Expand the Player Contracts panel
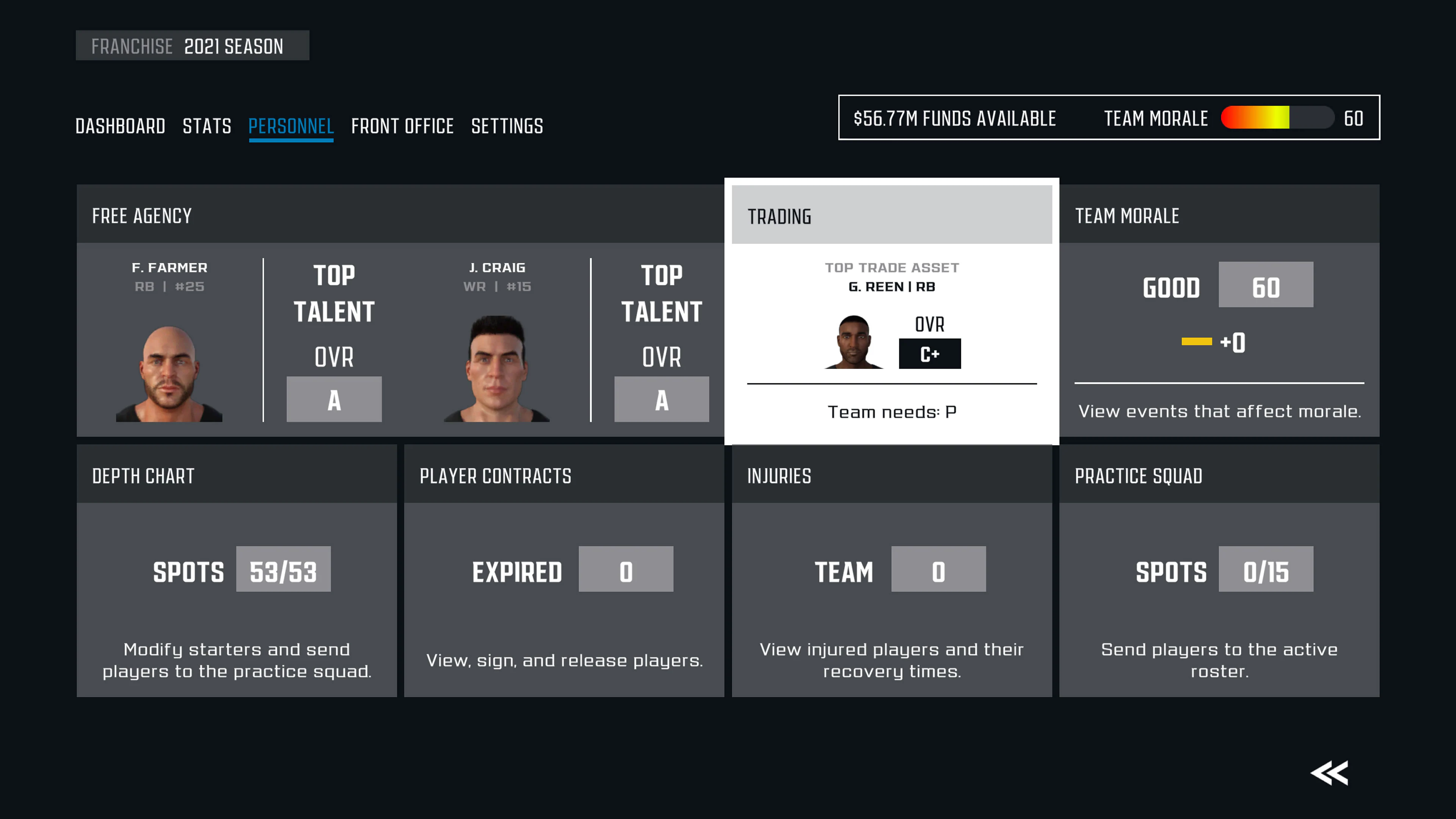The width and height of the screenshot is (1456, 819). point(495,477)
